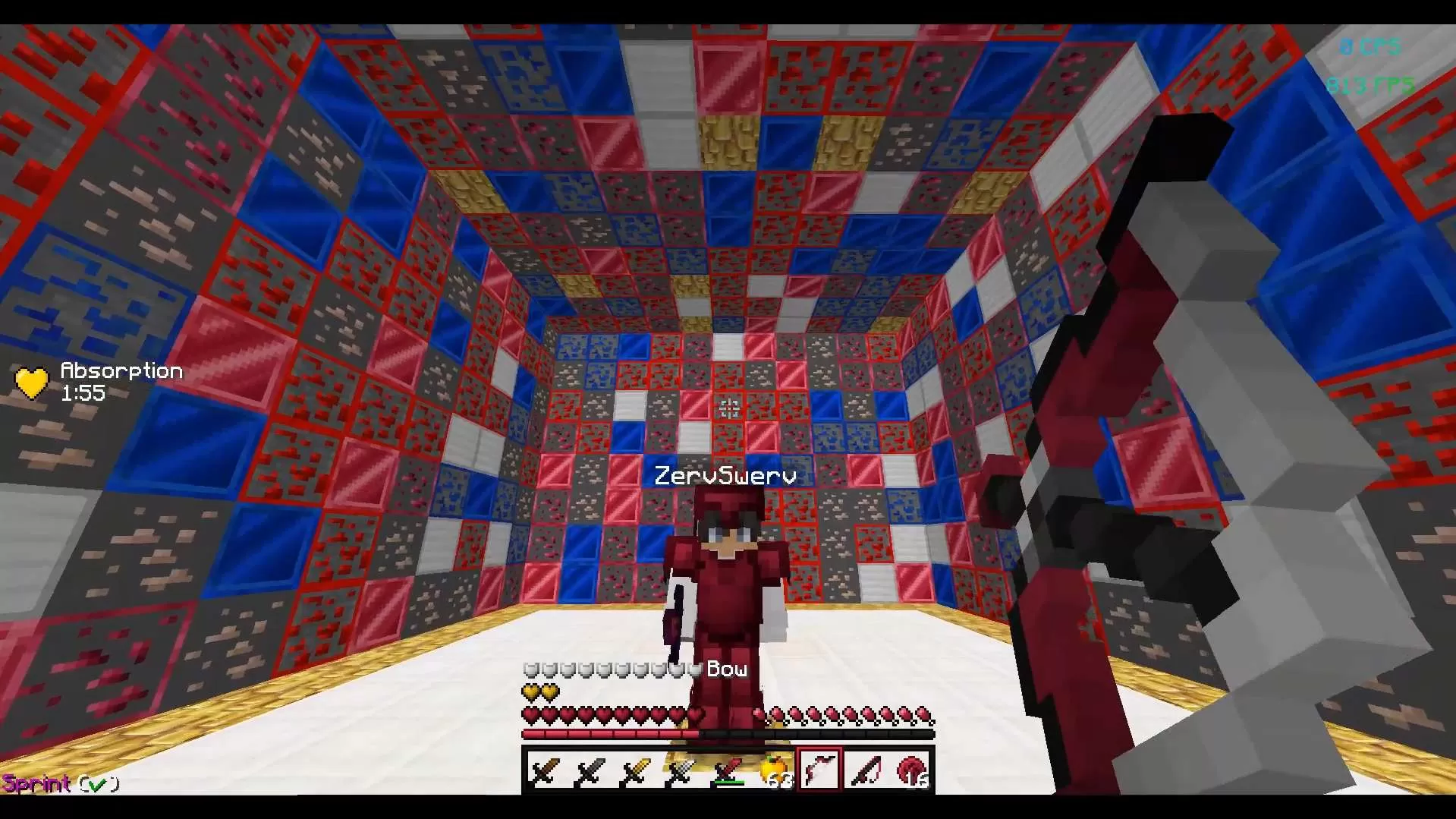
Task: Select the fishing rod hotbar slot
Action: [867, 768]
